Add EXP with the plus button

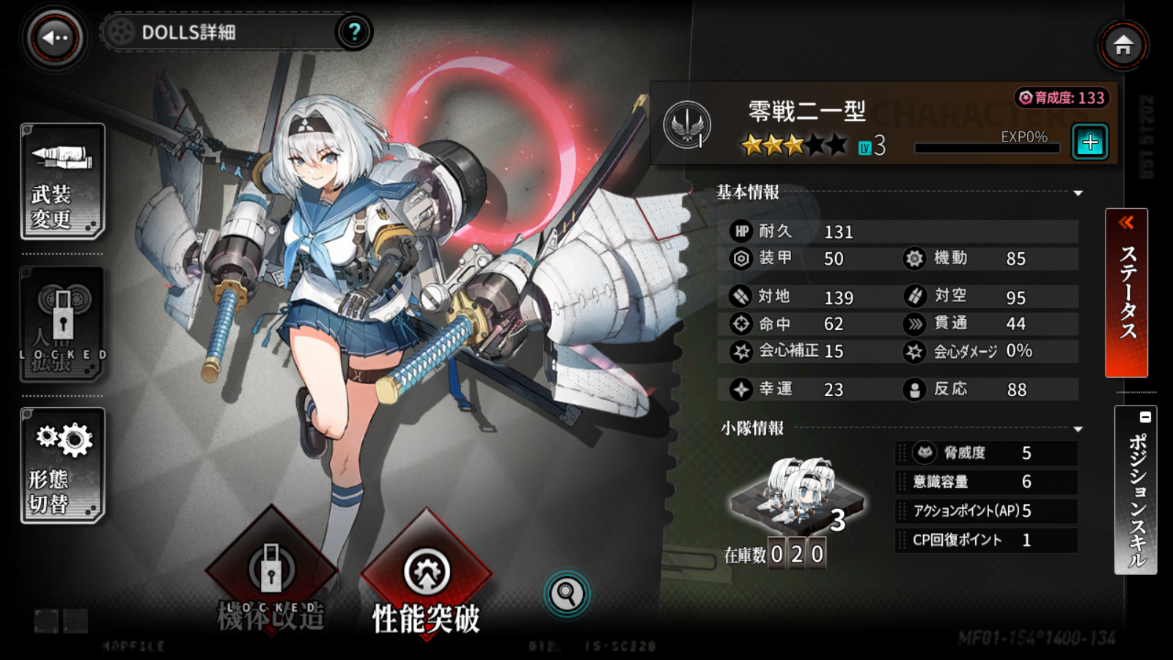(1089, 142)
